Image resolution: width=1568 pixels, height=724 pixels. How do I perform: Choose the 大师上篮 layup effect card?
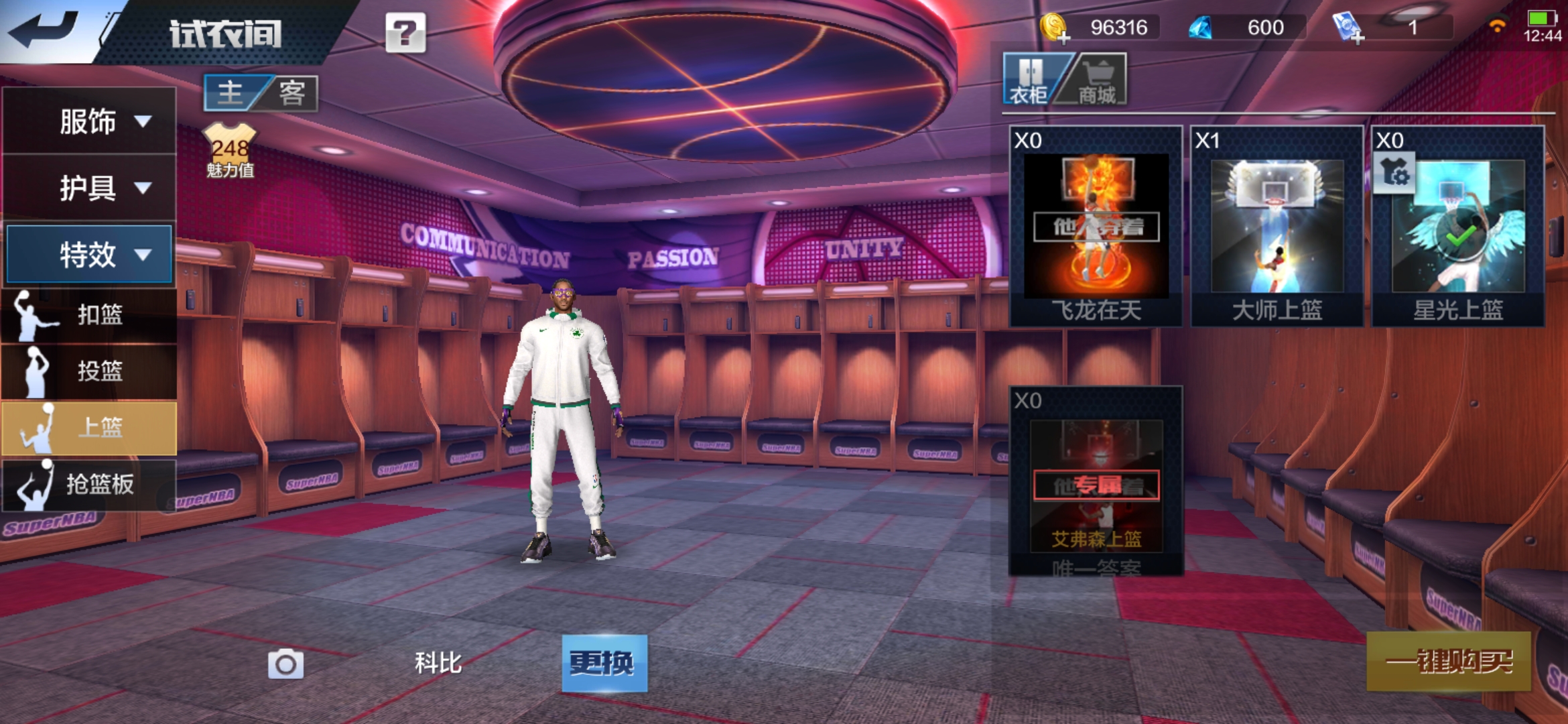pos(1277,227)
